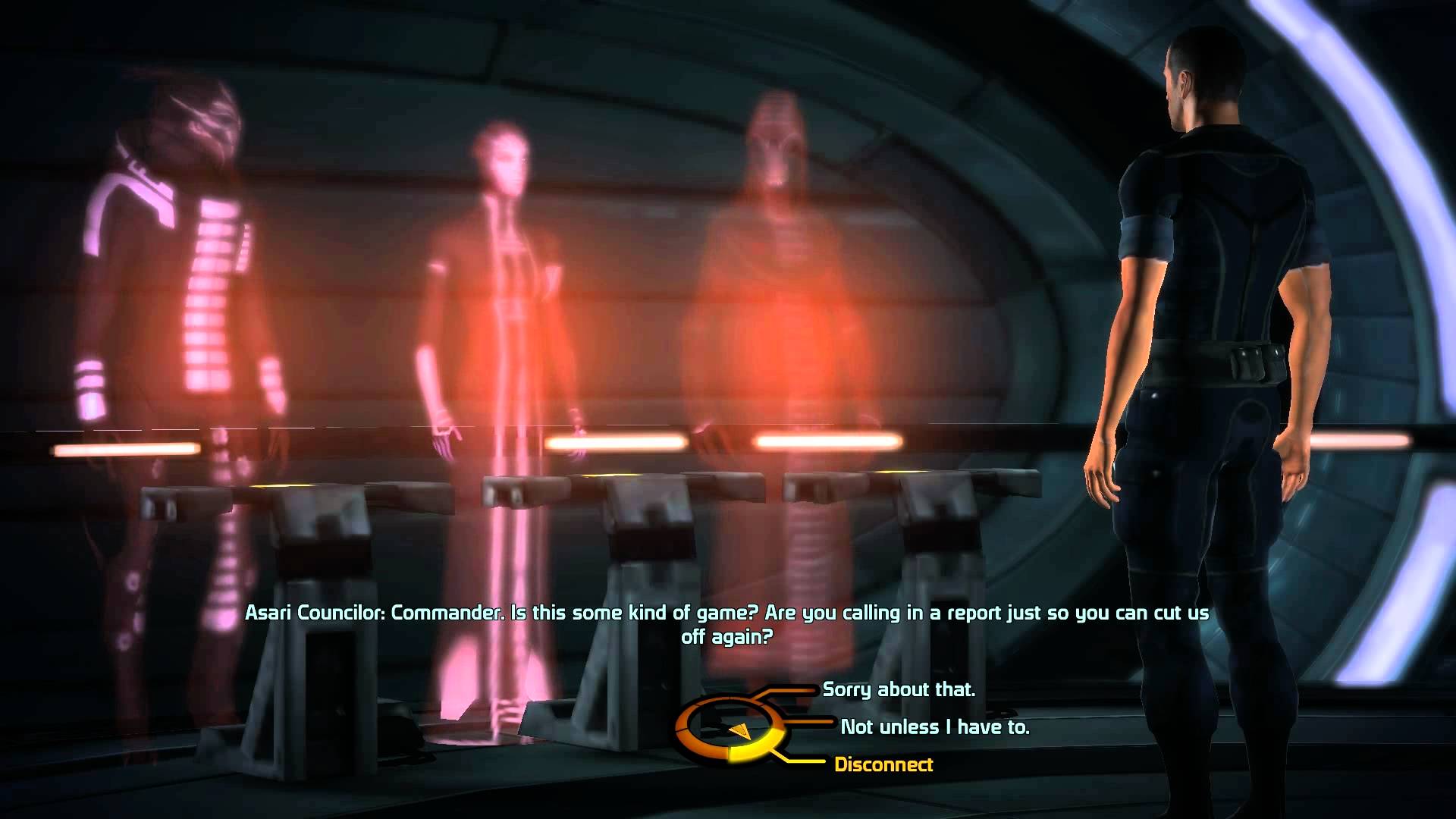Choose the "Sorry about that." reply
Viewport: 1456px width, 819px height.
pos(899,689)
